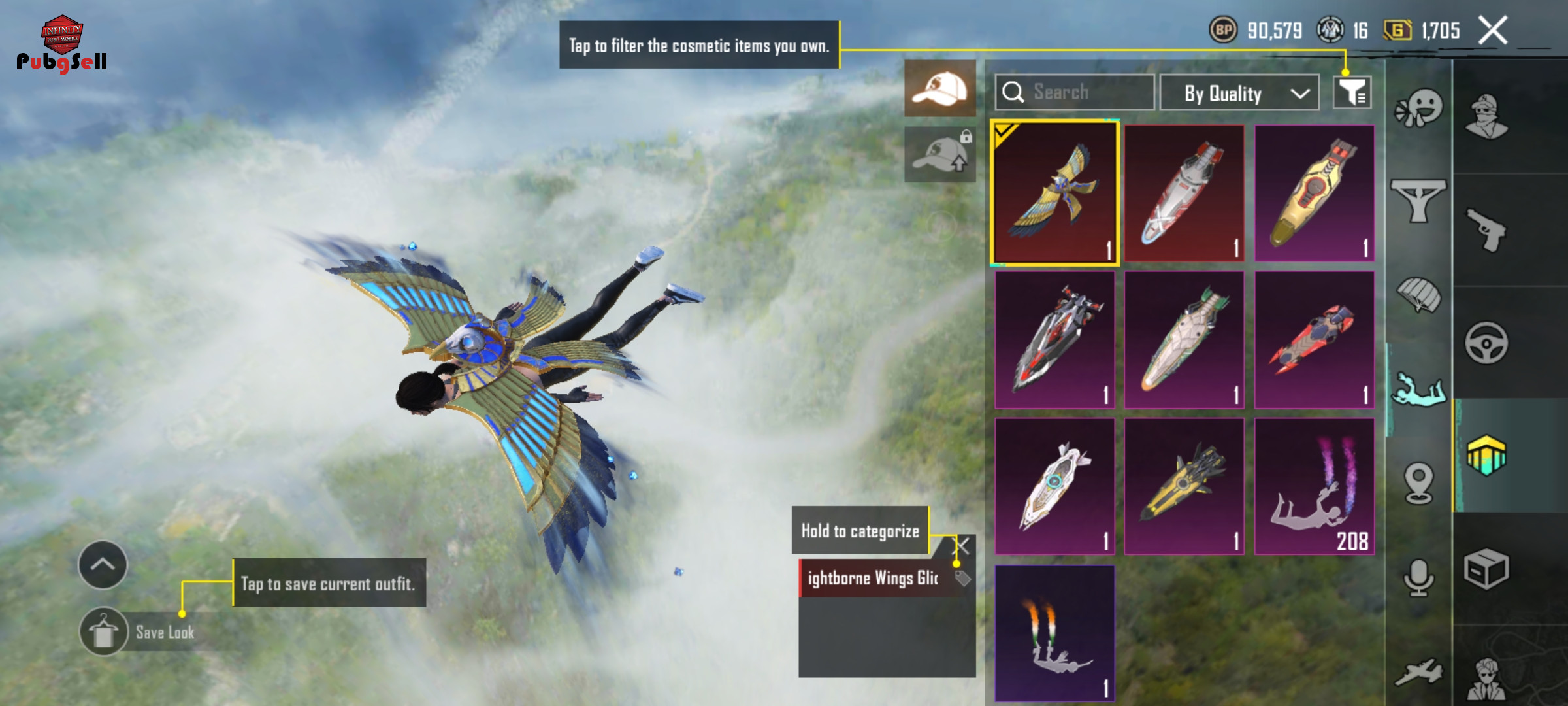
Task: Show the white cap outfit view
Action: coord(940,88)
